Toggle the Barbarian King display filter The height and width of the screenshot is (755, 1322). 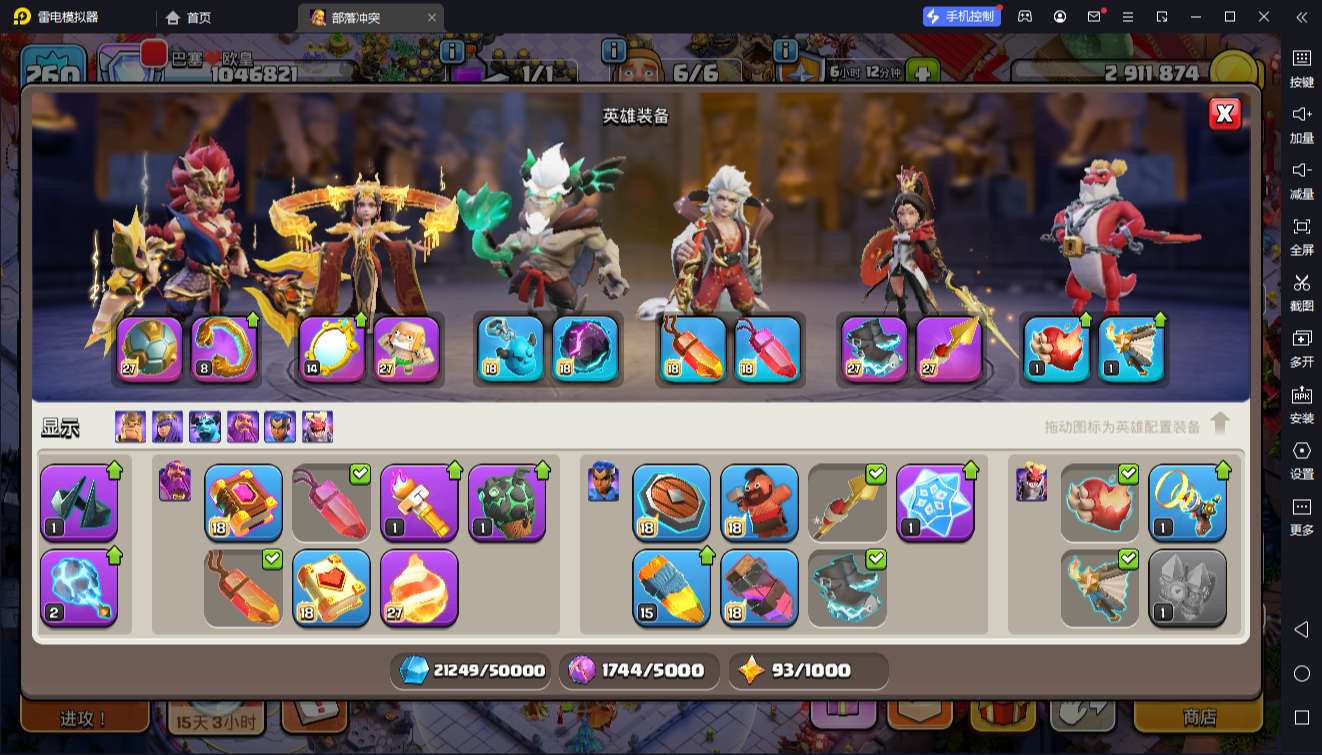[130, 427]
